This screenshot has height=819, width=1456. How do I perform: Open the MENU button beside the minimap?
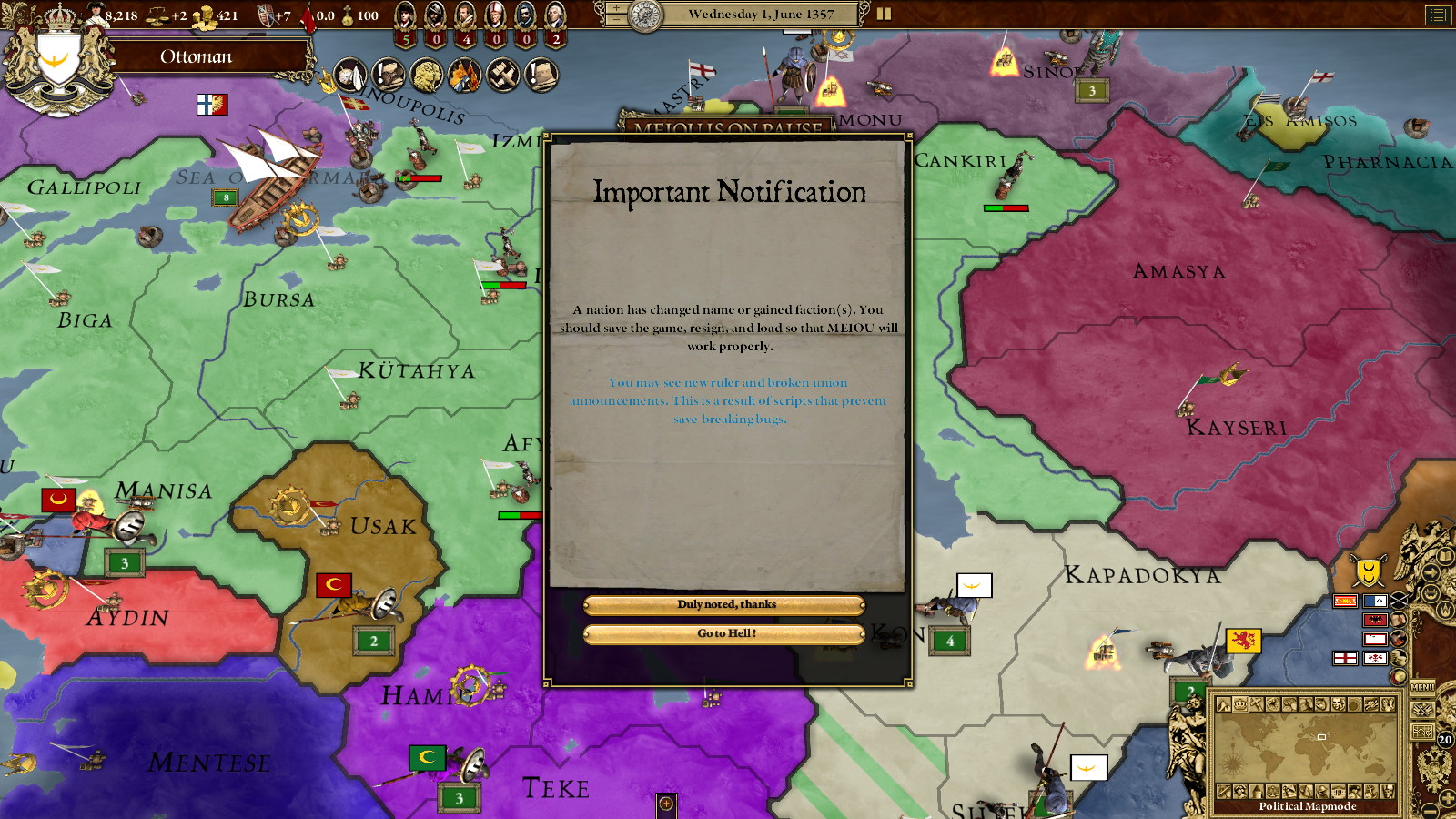coord(1422,687)
